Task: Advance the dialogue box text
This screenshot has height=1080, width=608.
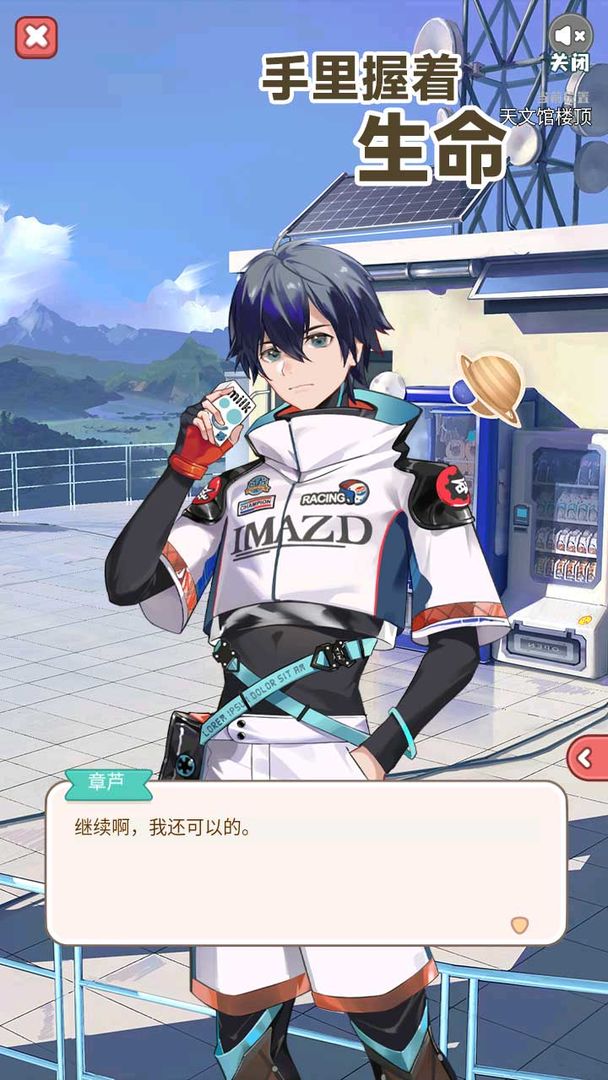Action: click(x=305, y=860)
